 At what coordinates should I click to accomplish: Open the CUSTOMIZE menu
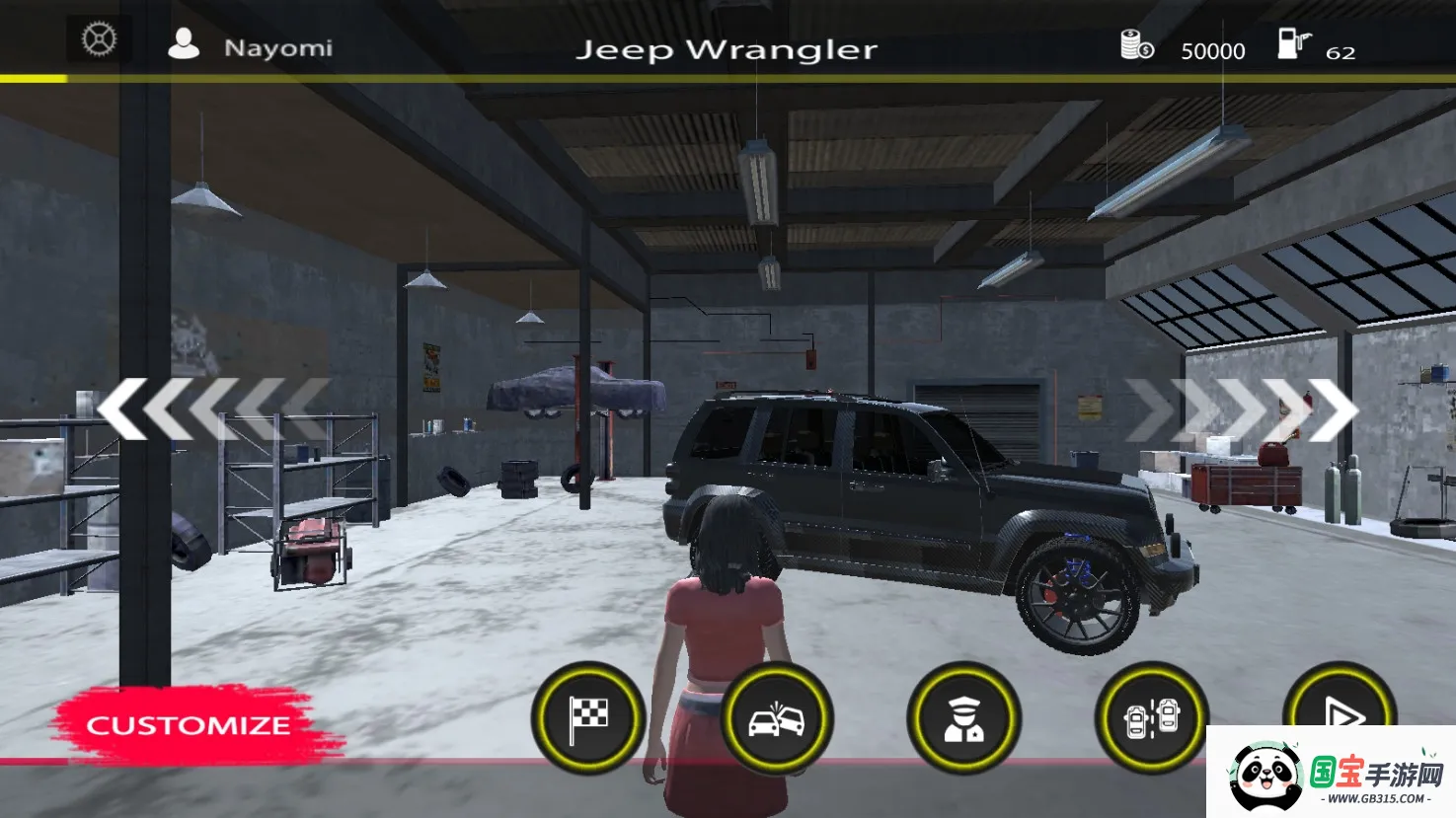(188, 726)
